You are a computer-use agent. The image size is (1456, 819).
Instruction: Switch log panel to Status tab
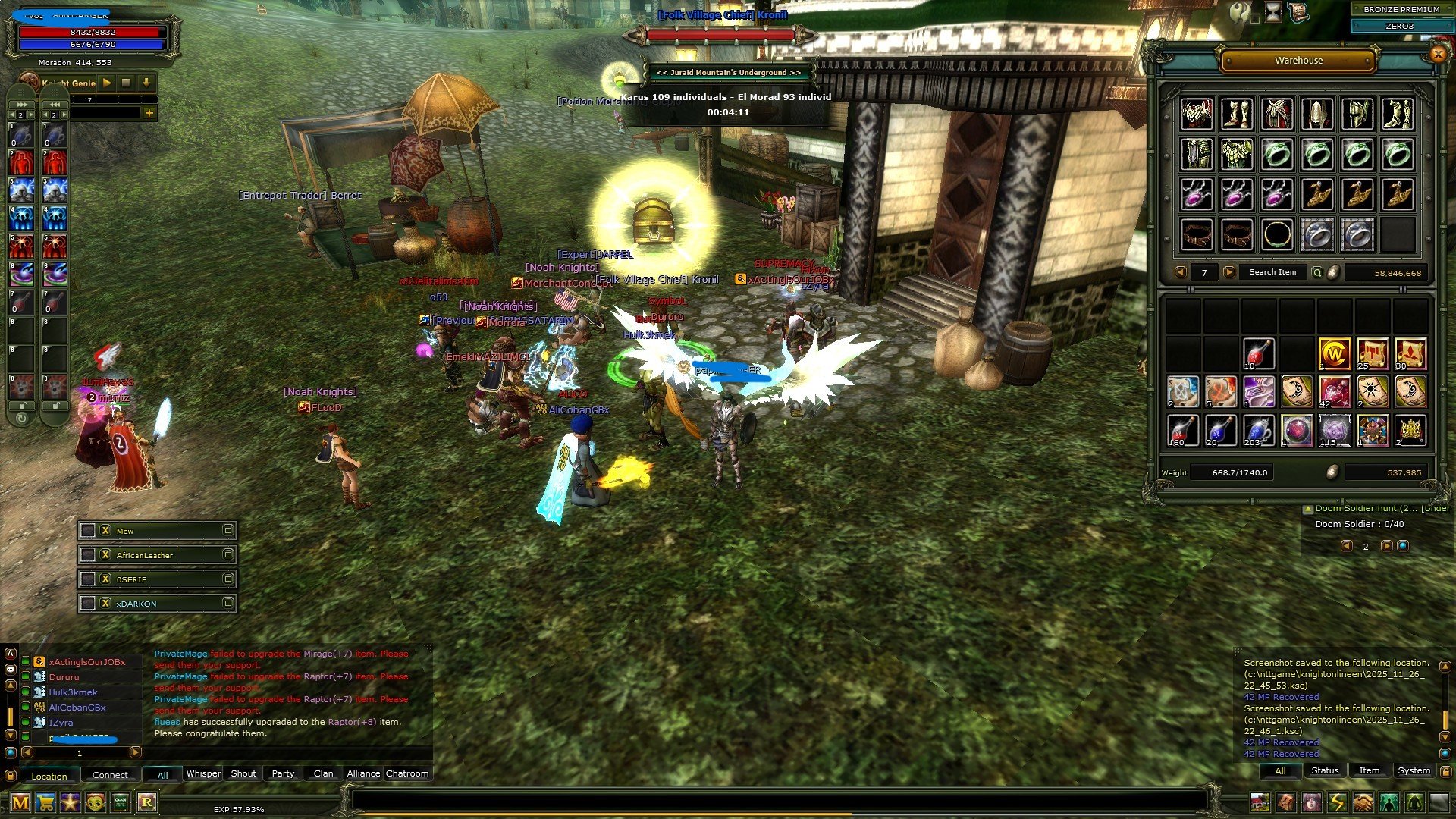1325,770
